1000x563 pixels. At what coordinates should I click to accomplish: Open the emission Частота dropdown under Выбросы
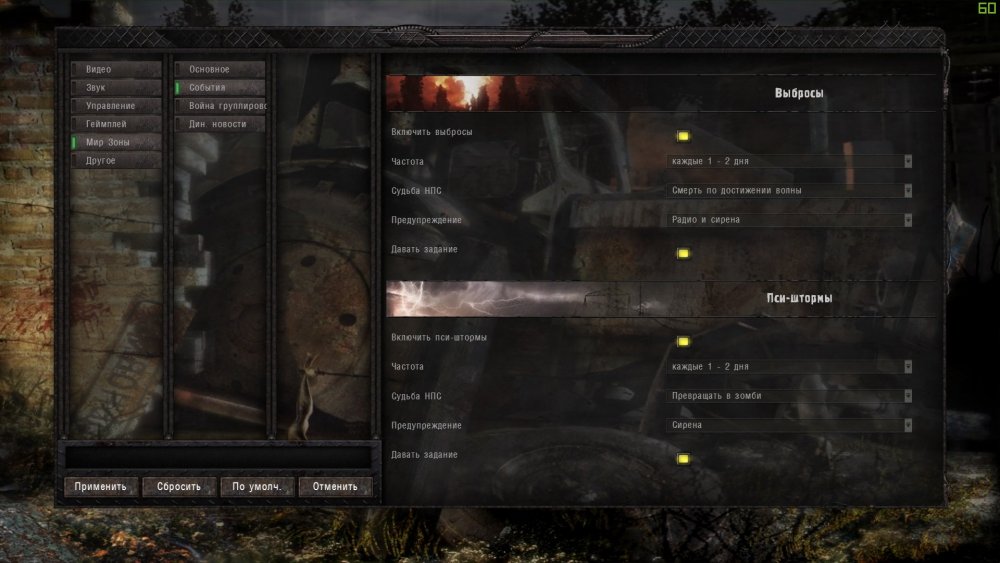point(790,161)
